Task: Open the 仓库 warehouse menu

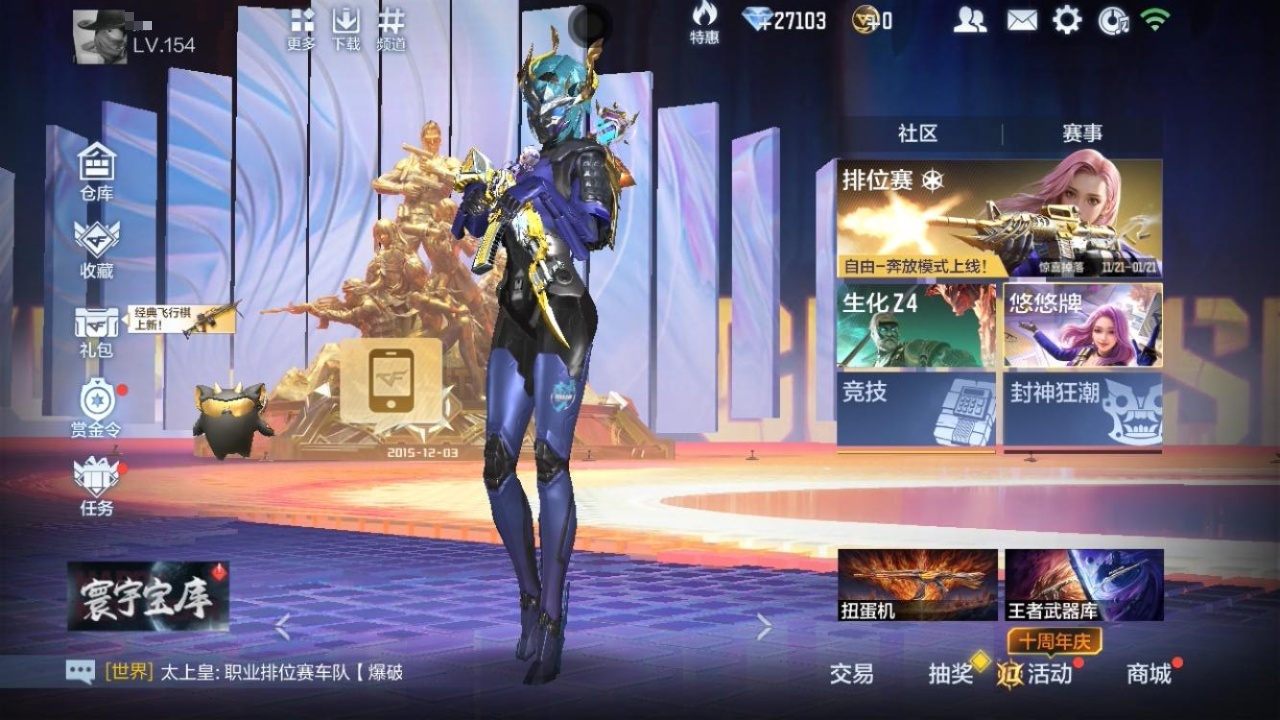Action: click(x=97, y=168)
